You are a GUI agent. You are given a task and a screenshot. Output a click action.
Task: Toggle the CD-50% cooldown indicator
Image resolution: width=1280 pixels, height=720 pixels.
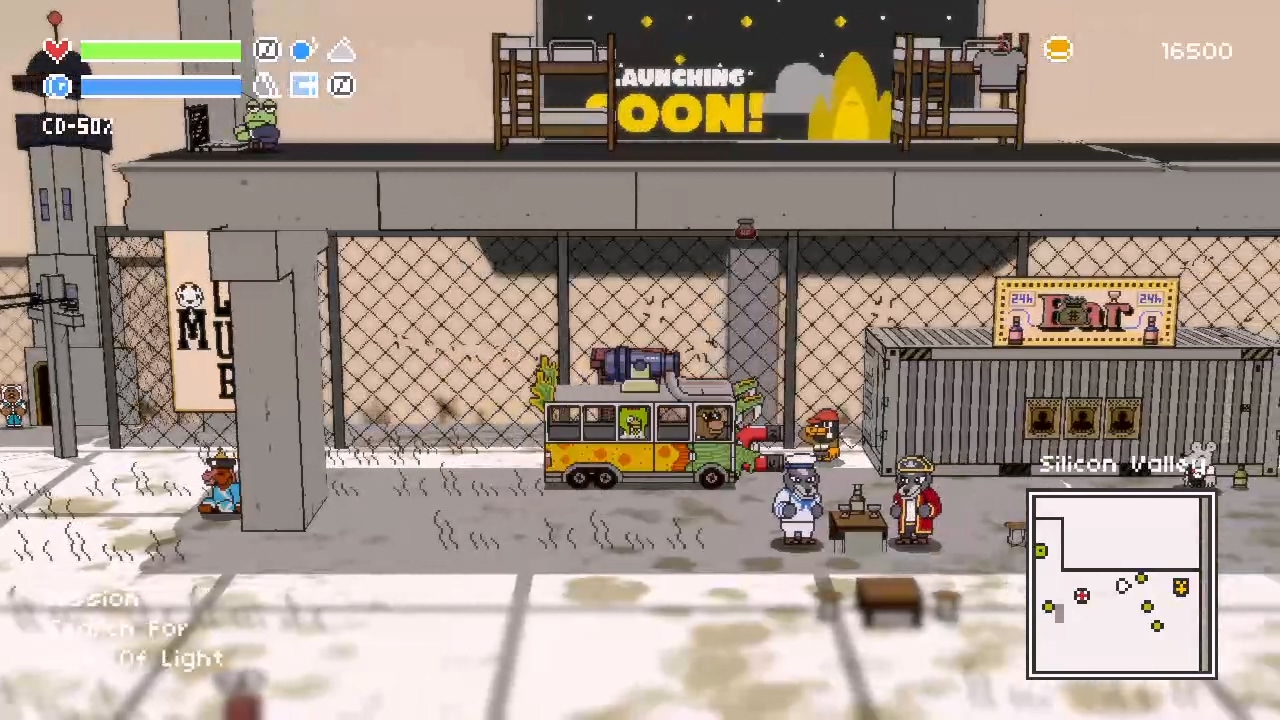77,126
